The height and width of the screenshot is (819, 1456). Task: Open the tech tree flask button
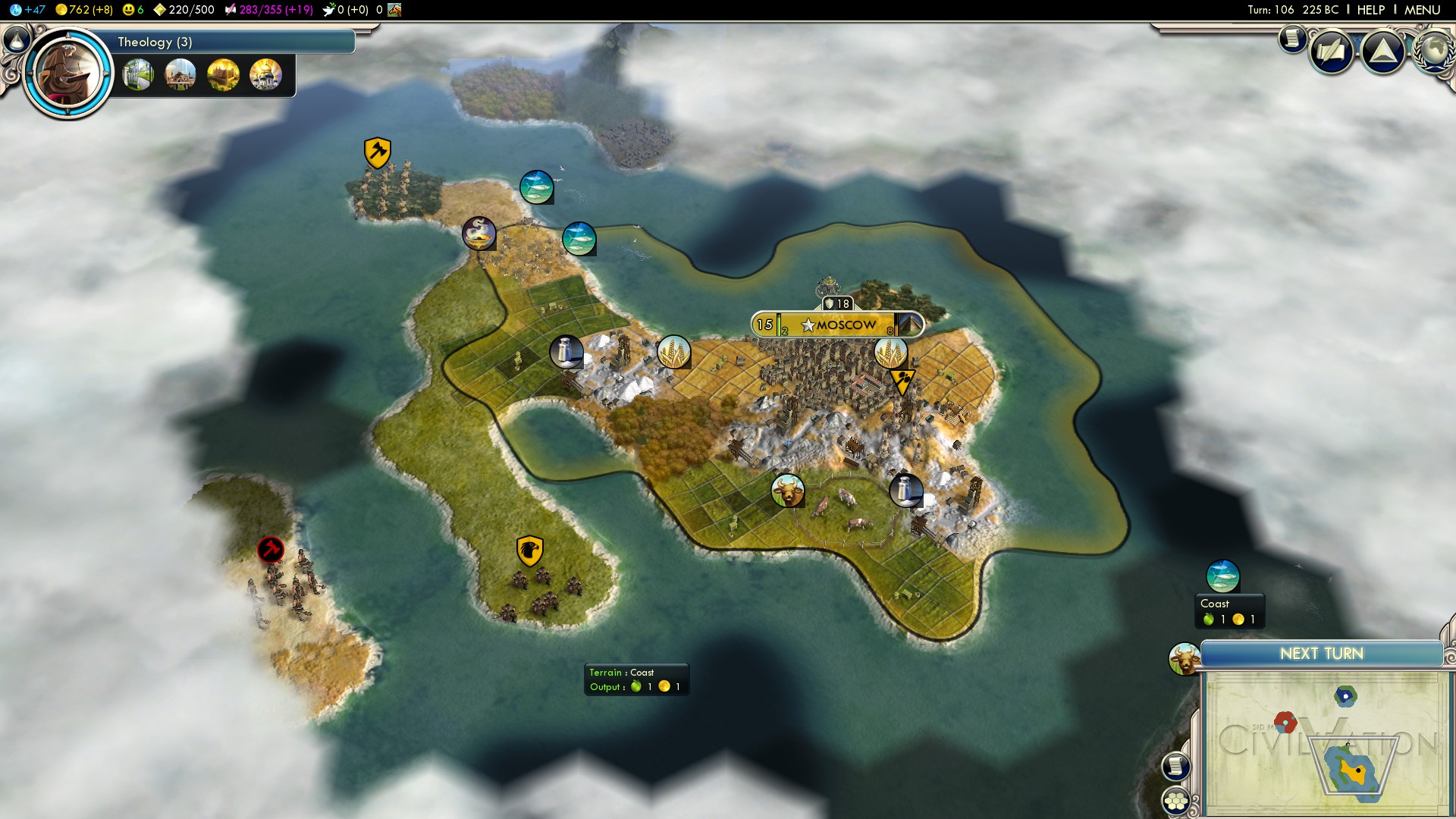[x=17, y=39]
